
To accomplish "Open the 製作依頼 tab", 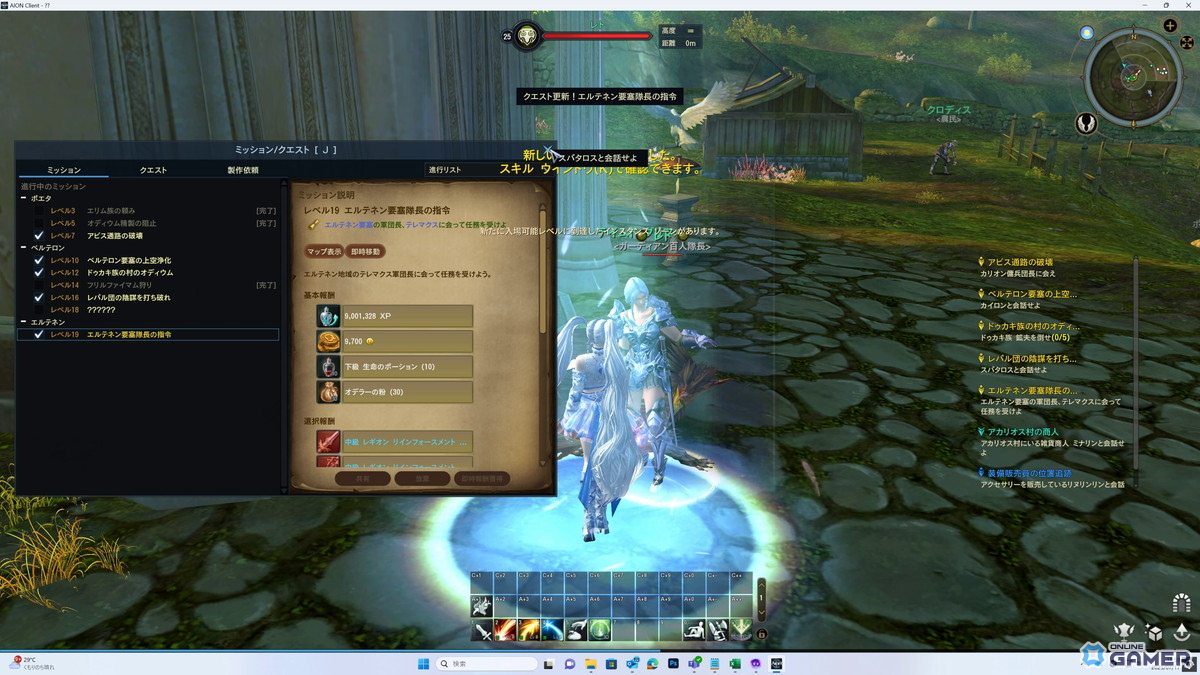I will [x=242, y=170].
